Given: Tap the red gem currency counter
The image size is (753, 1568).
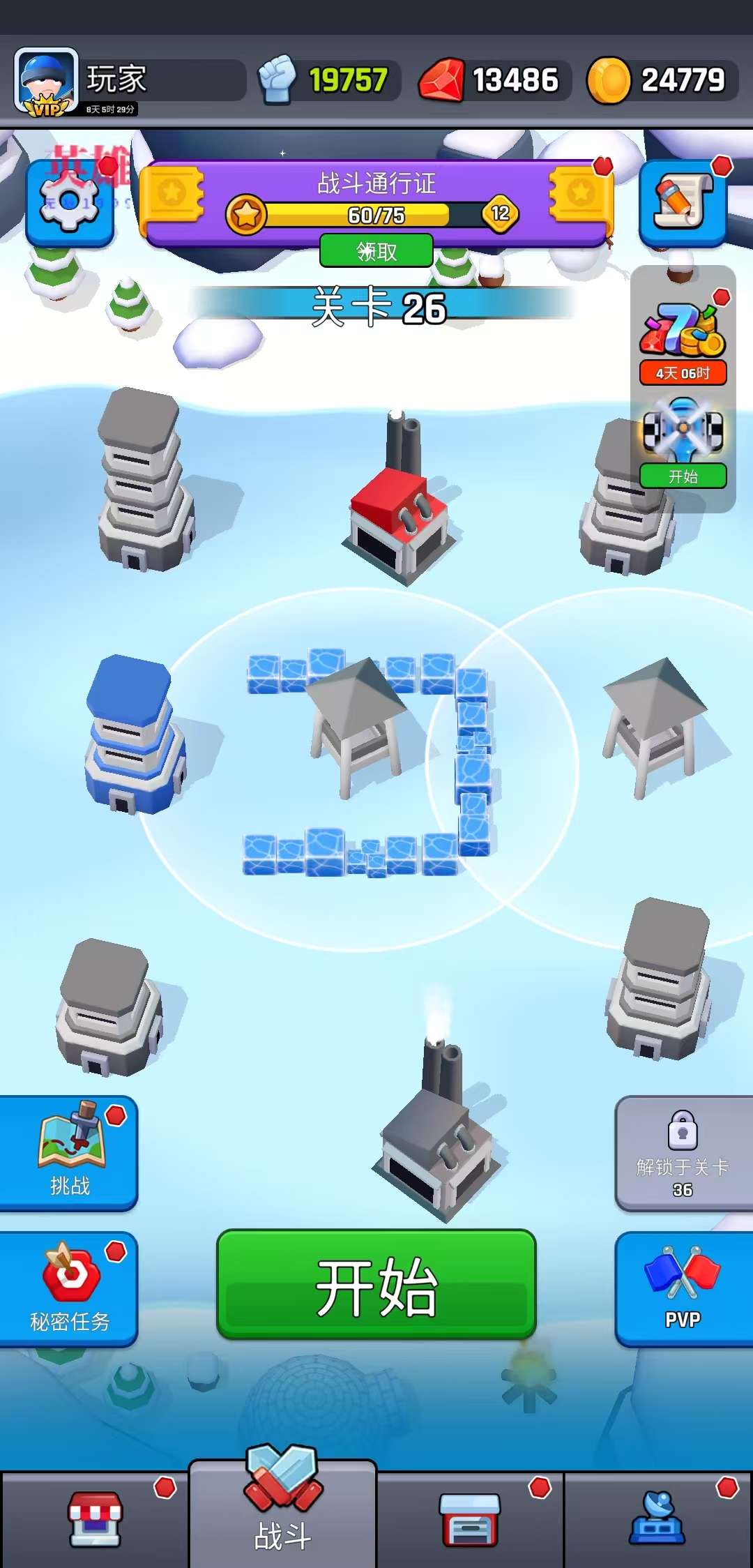Looking at the screenshot, I should (494, 81).
